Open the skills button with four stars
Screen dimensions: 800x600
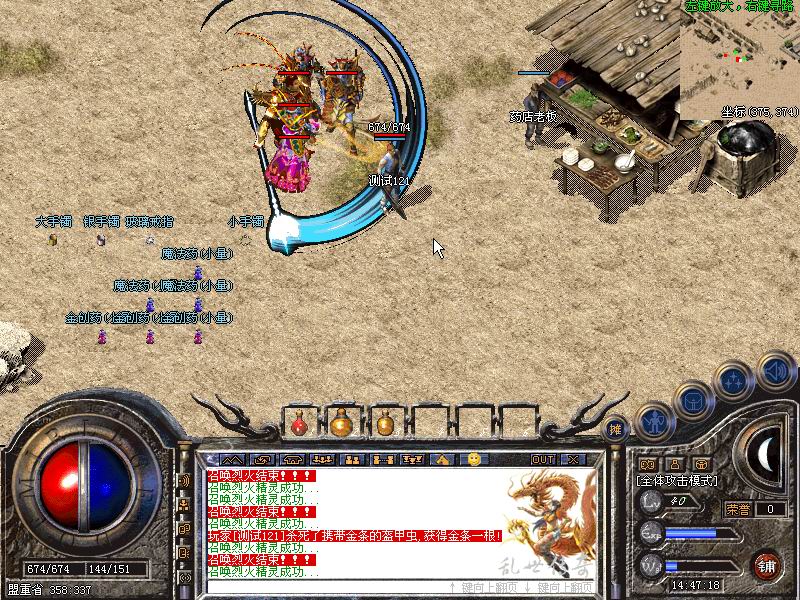(x=733, y=382)
